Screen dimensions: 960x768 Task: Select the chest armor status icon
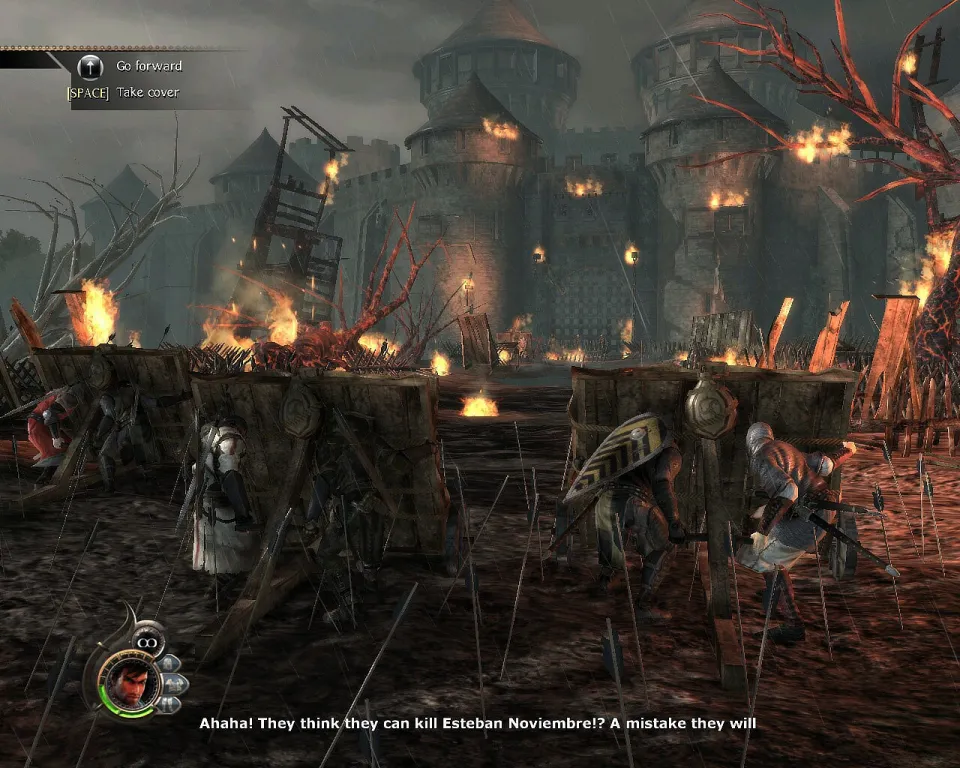(x=173, y=682)
